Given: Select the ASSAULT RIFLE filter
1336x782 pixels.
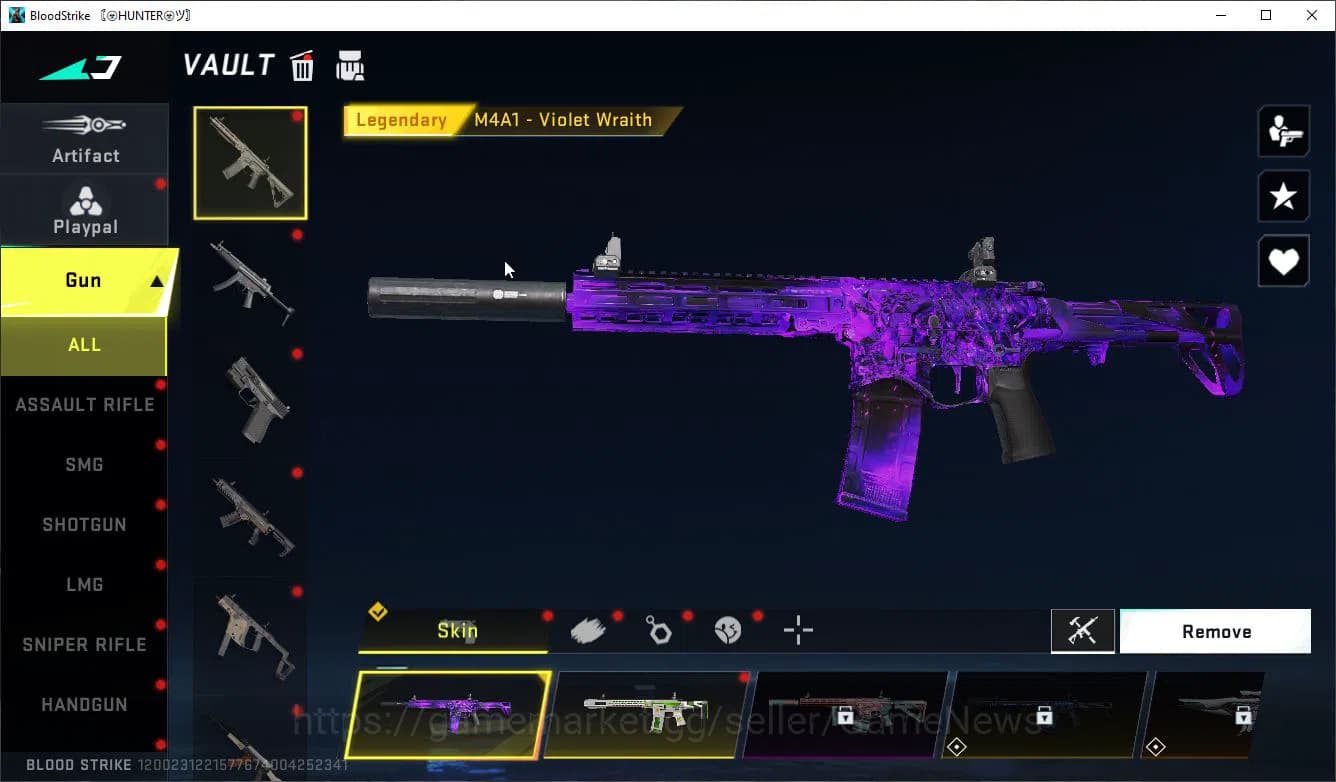Looking at the screenshot, I should (84, 405).
